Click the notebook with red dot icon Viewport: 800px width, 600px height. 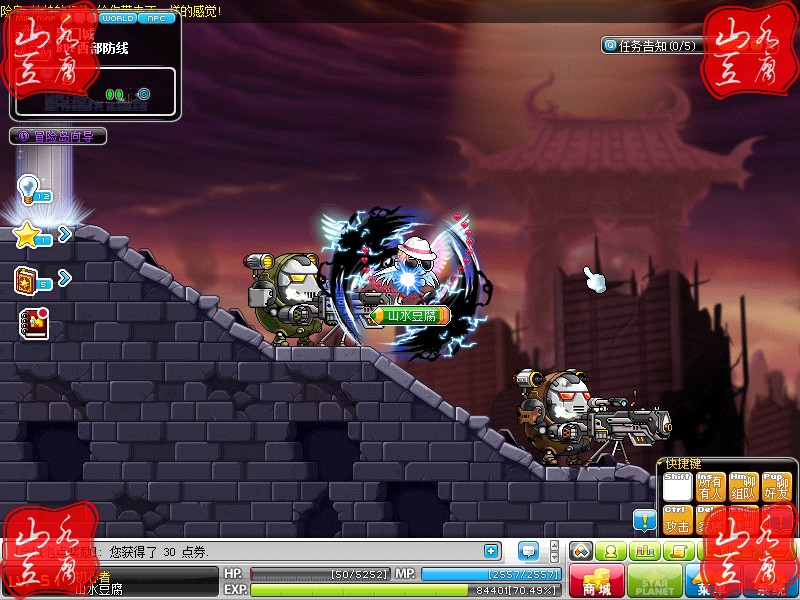tap(33, 322)
